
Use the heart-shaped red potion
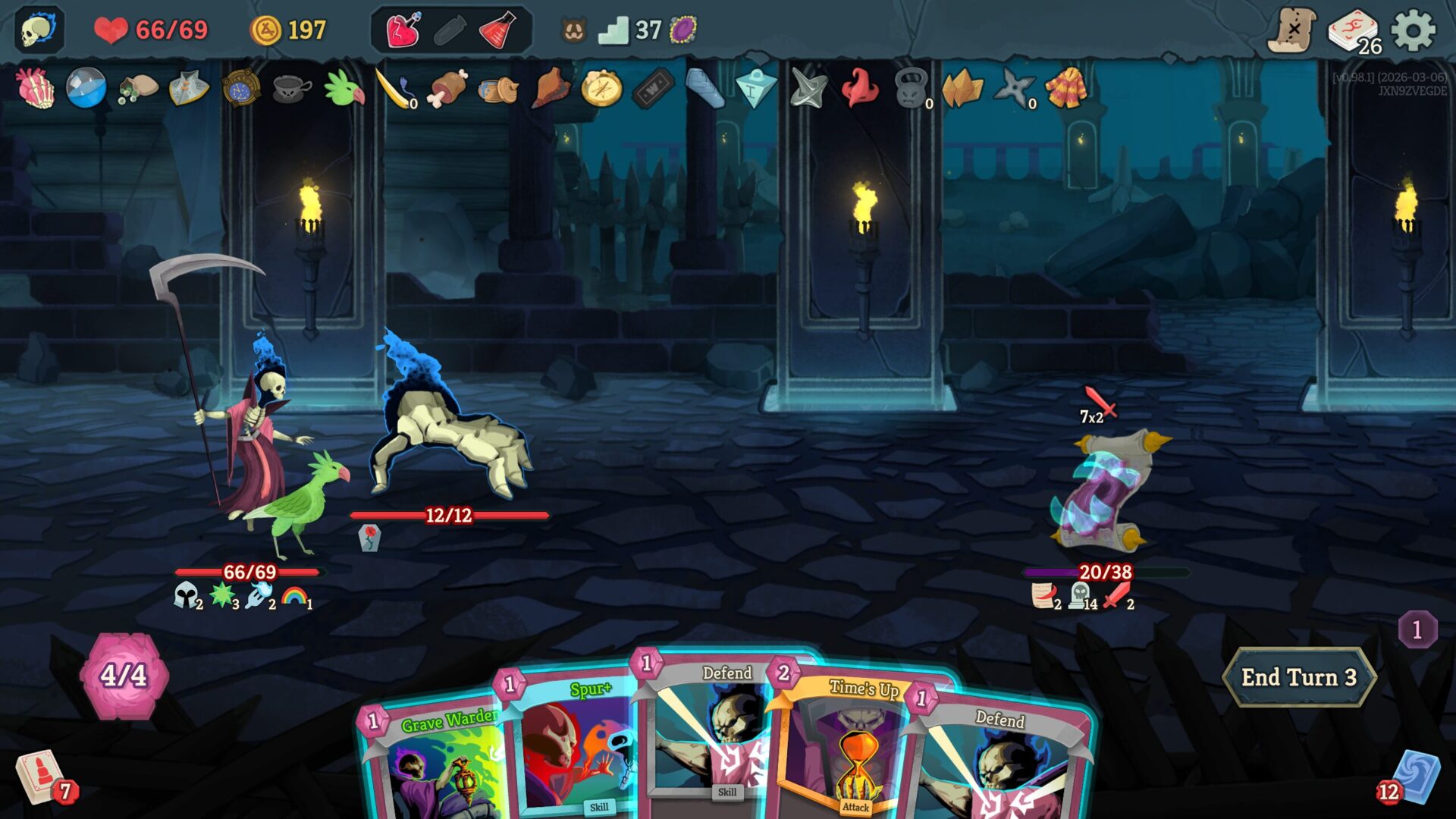(403, 30)
